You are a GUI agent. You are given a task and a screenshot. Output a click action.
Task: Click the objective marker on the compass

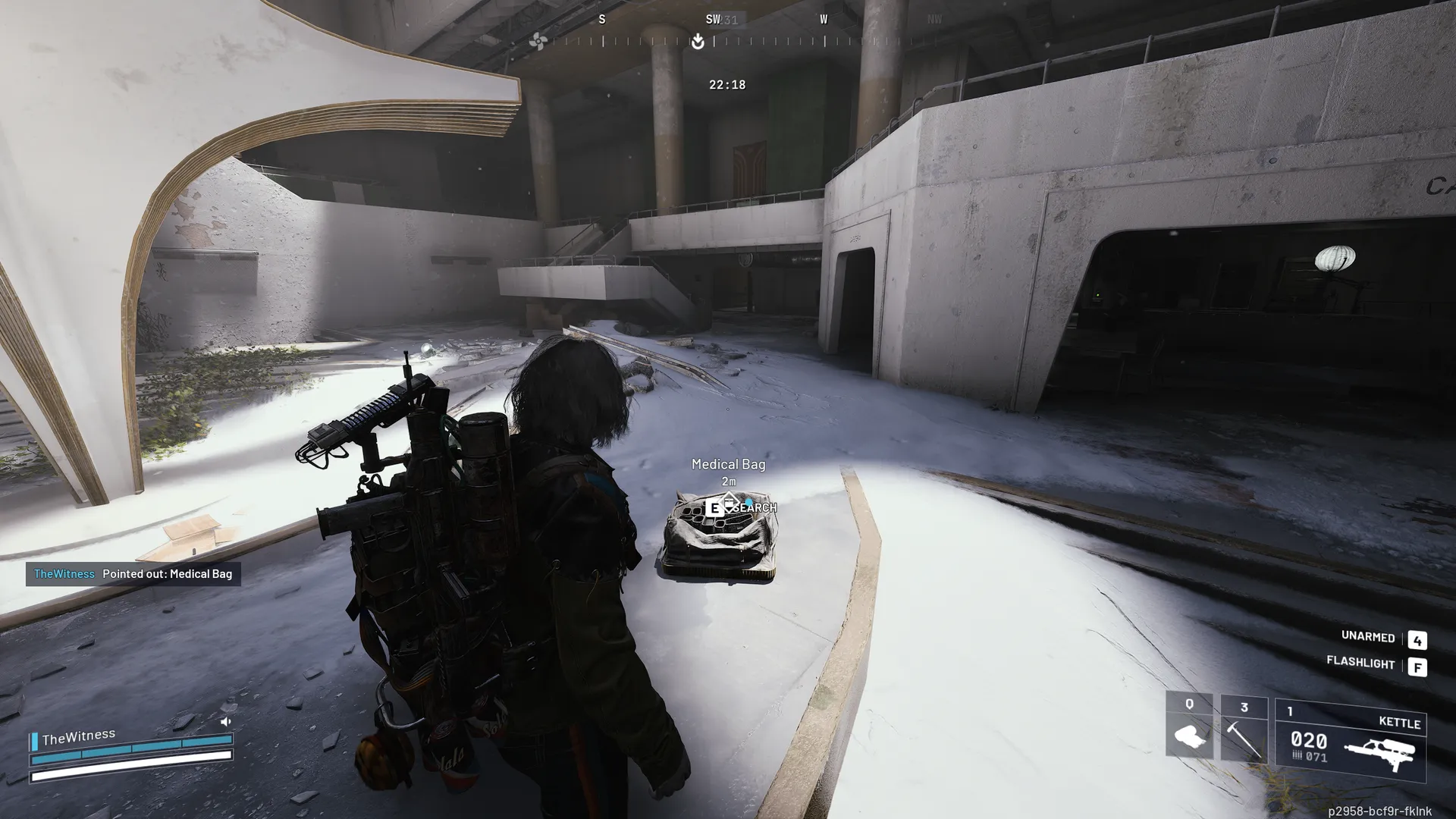(x=698, y=42)
